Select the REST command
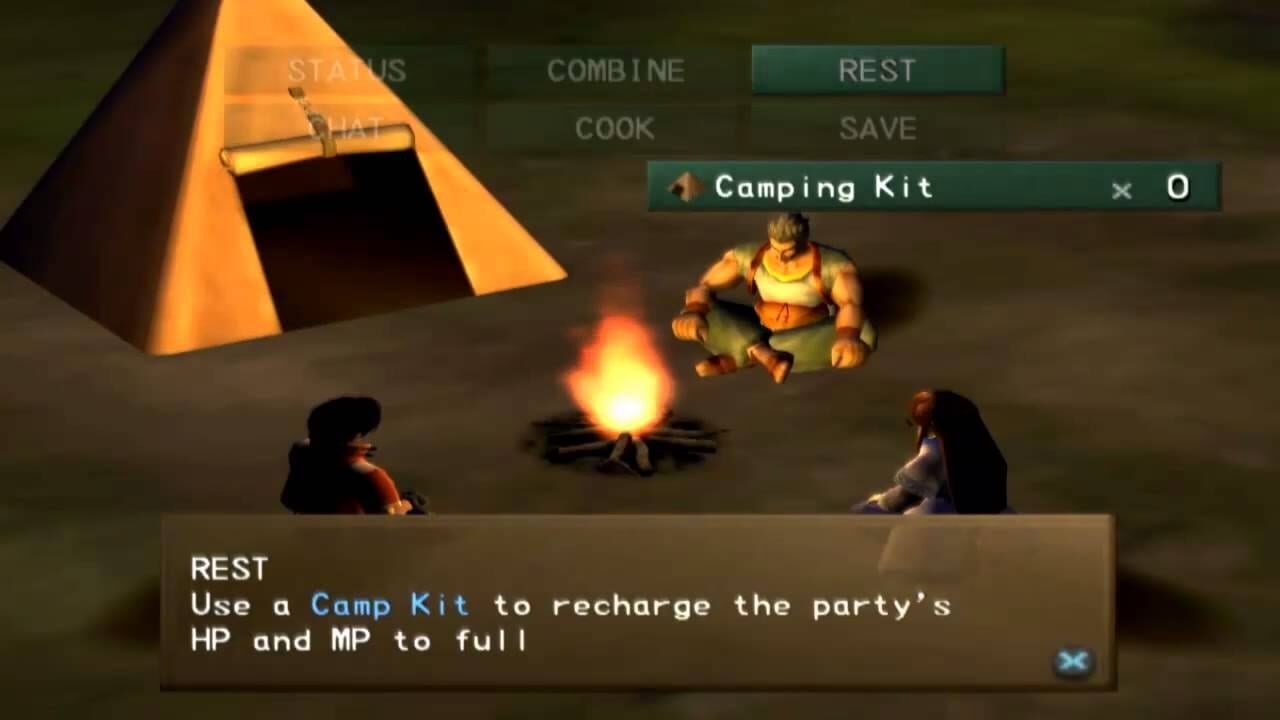 (875, 69)
